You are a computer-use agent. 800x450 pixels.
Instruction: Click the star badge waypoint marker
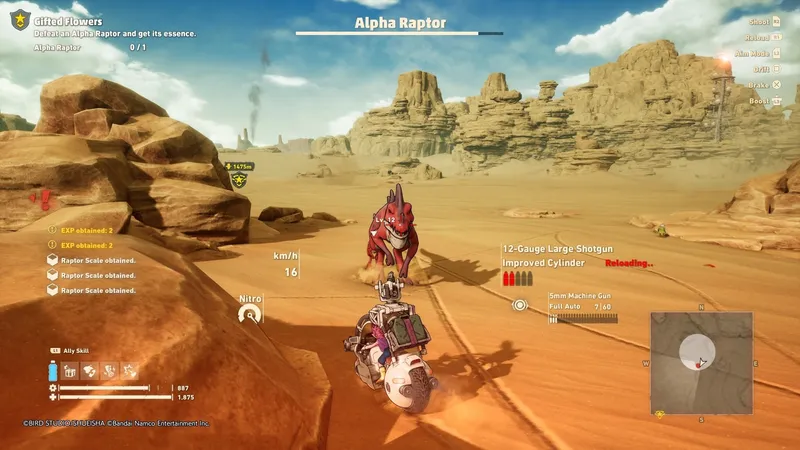coord(238,180)
